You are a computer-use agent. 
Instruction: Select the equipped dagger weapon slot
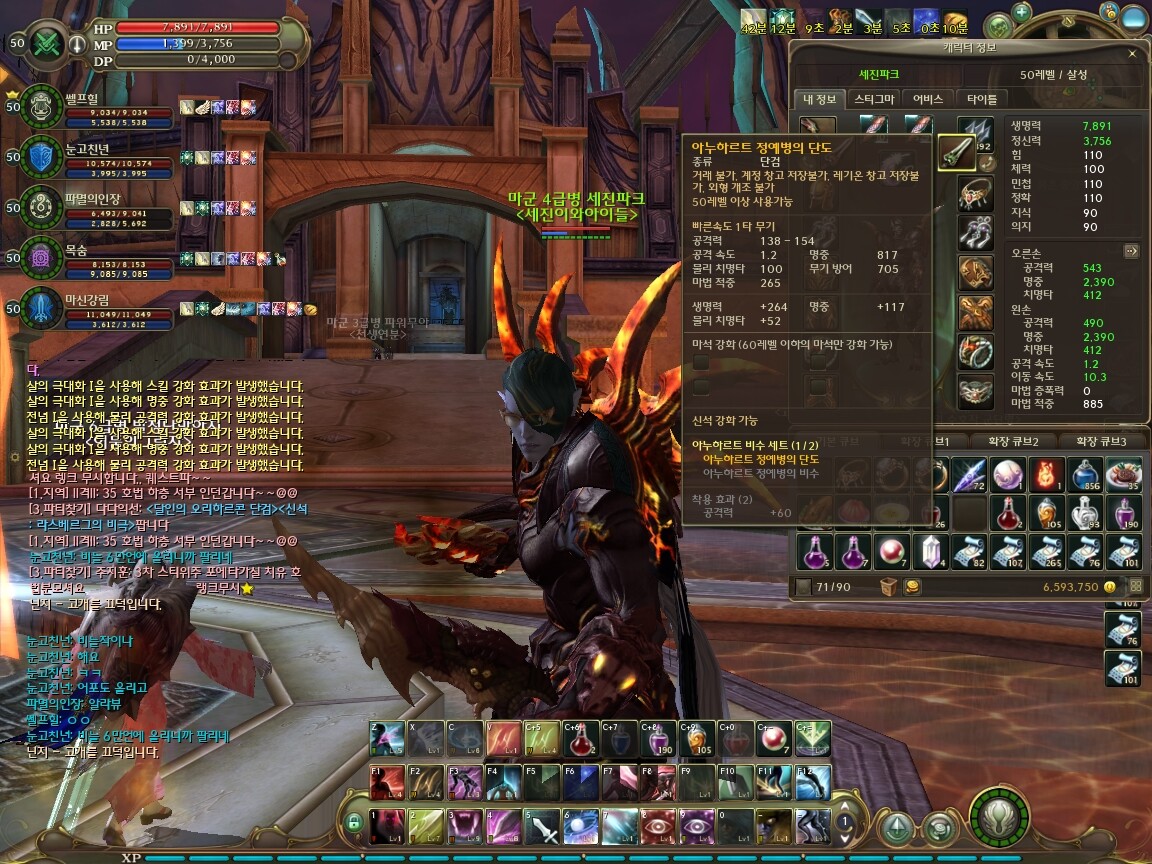pos(957,154)
